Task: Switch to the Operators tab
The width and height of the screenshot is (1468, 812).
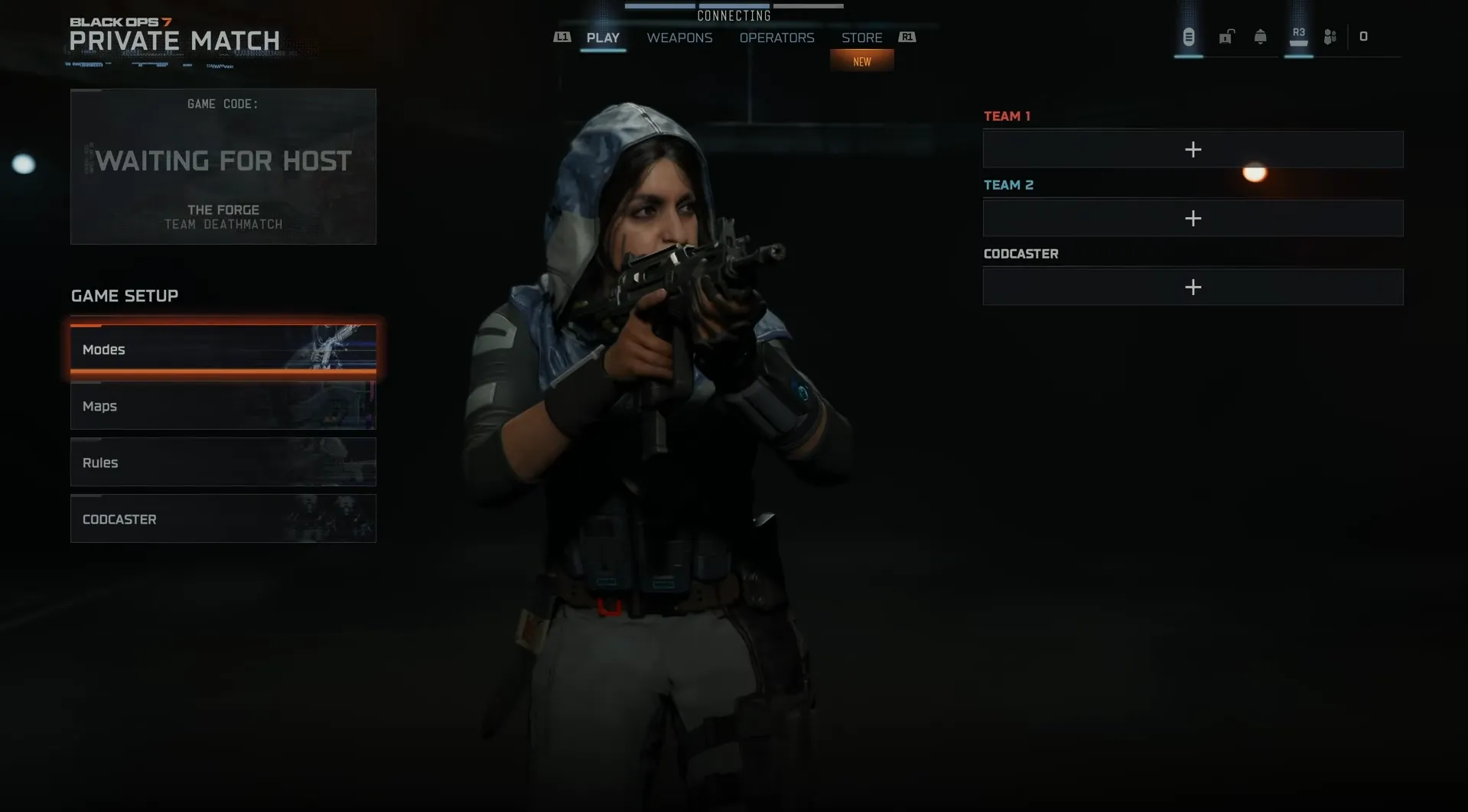Action: point(776,37)
